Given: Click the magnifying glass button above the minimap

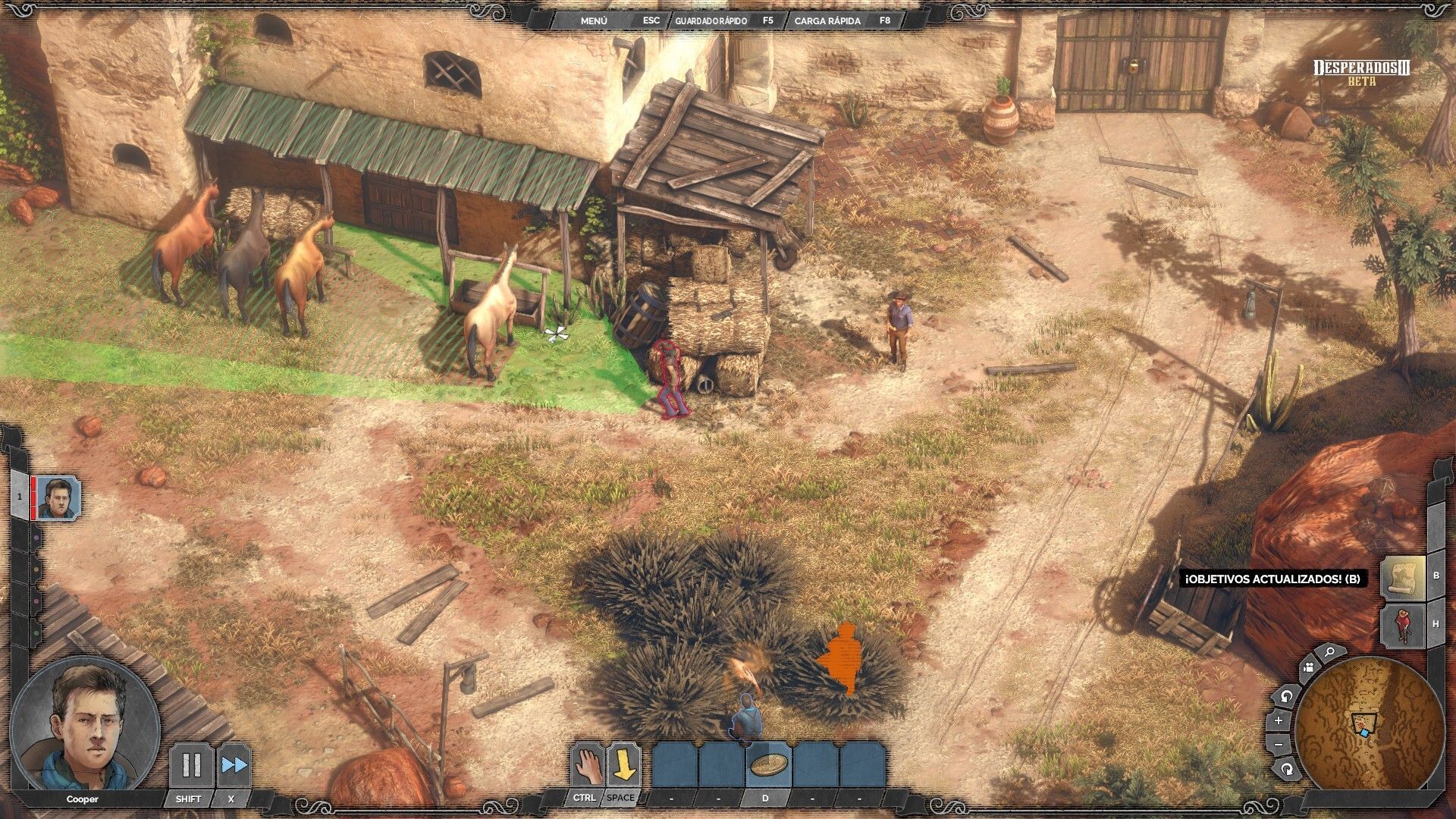Looking at the screenshot, I should (x=1329, y=651).
